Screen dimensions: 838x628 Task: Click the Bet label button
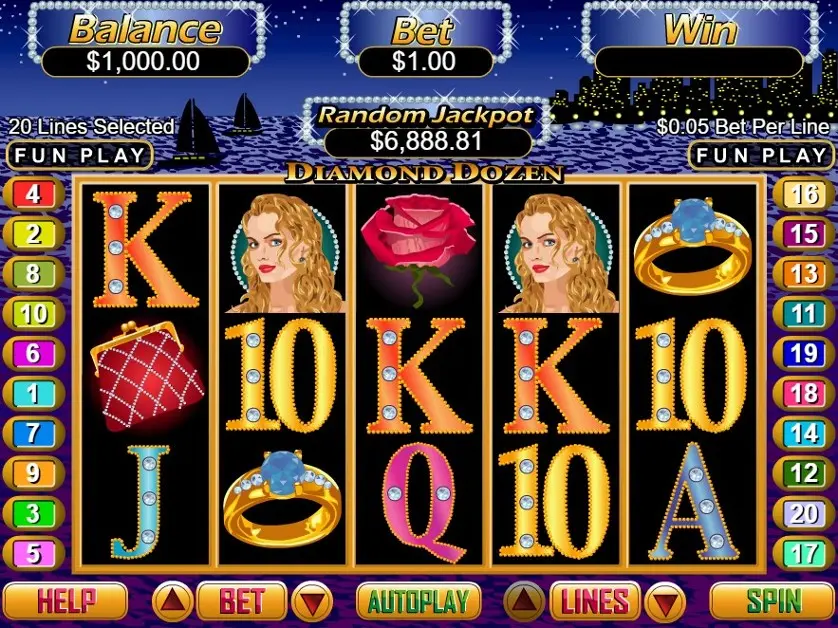tap(241, 601)
